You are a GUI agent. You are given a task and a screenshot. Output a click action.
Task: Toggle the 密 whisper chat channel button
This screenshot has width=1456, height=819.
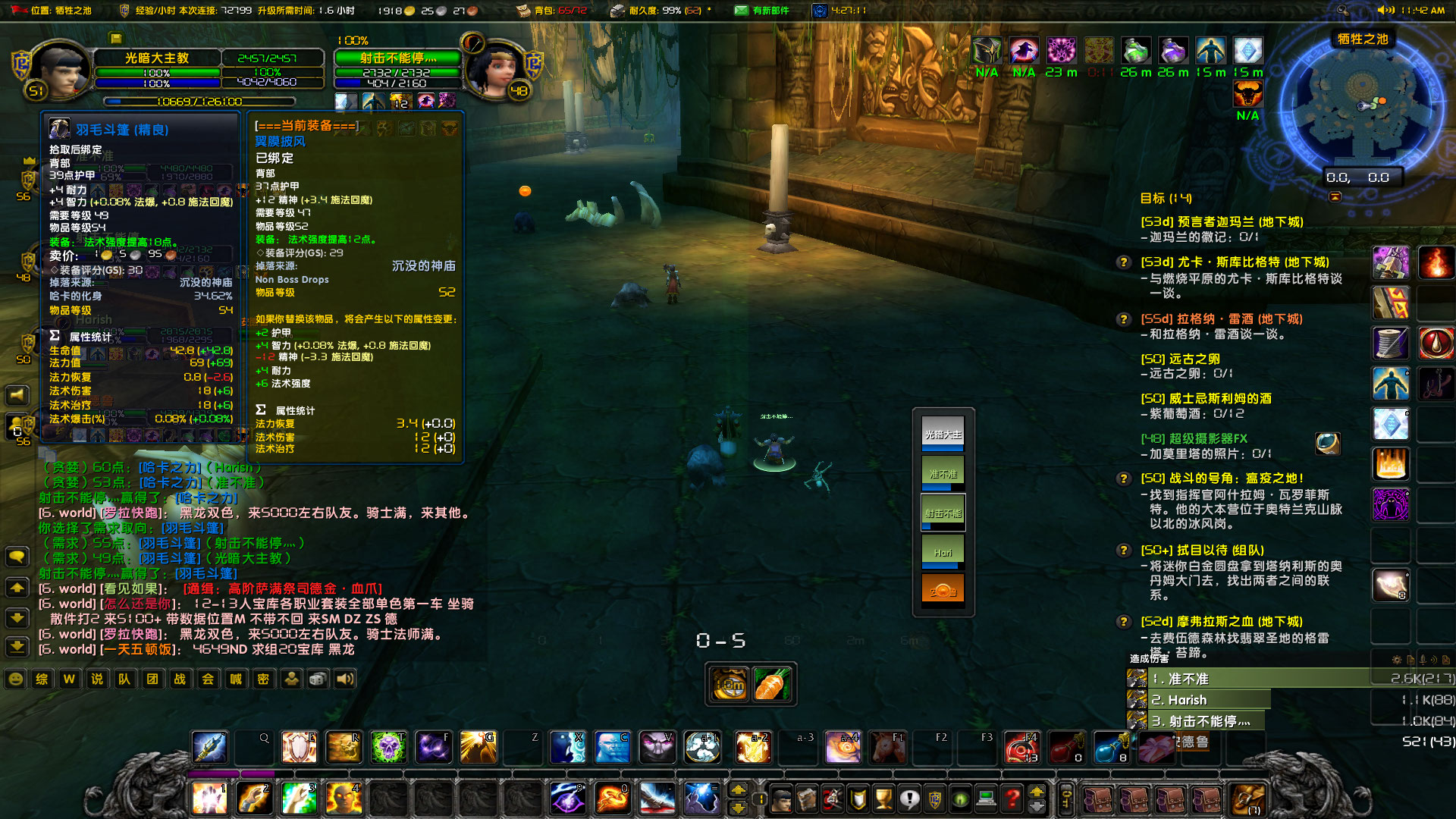point(263,679)
